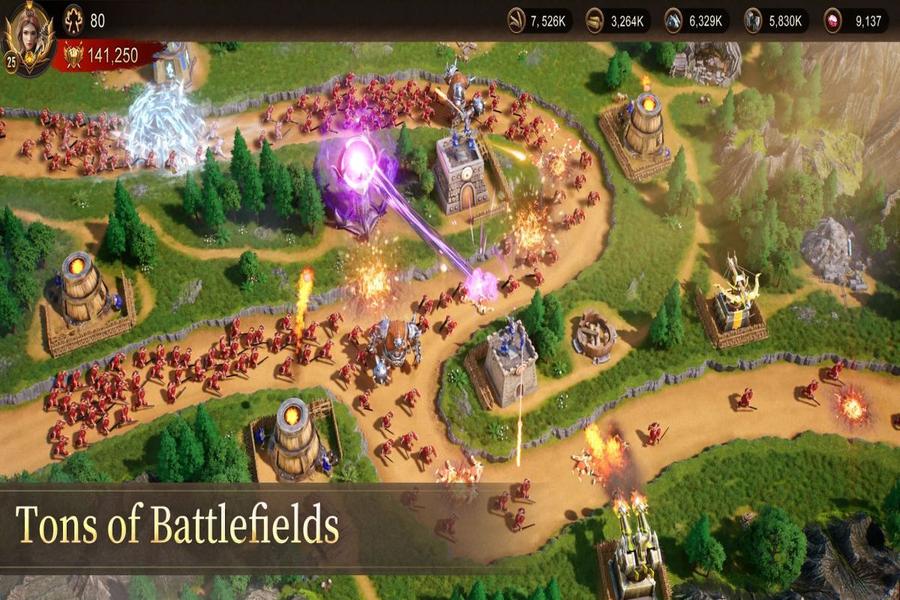Click the wood logs resource icon
Viewport: 900px width, 600px height.
click(x=595, y=20)
